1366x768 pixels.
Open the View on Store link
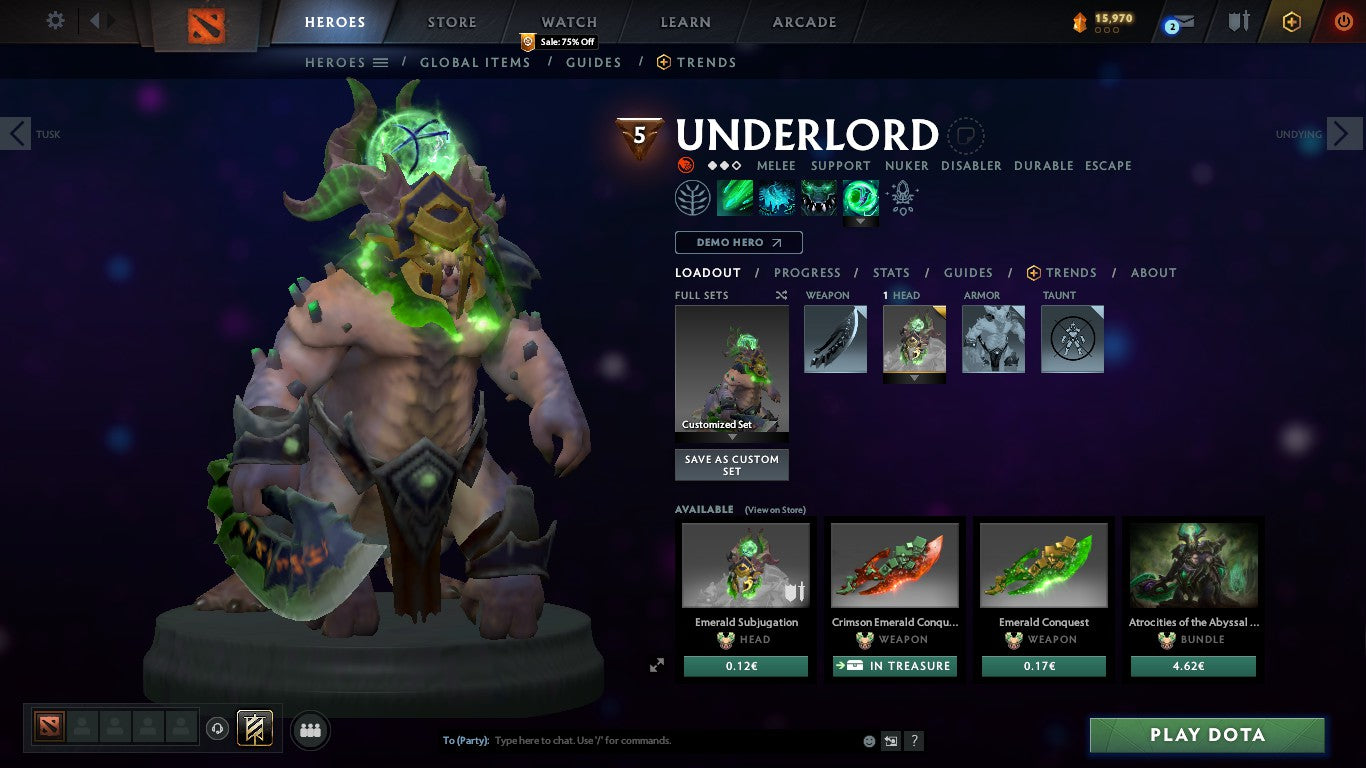point(774,509)
